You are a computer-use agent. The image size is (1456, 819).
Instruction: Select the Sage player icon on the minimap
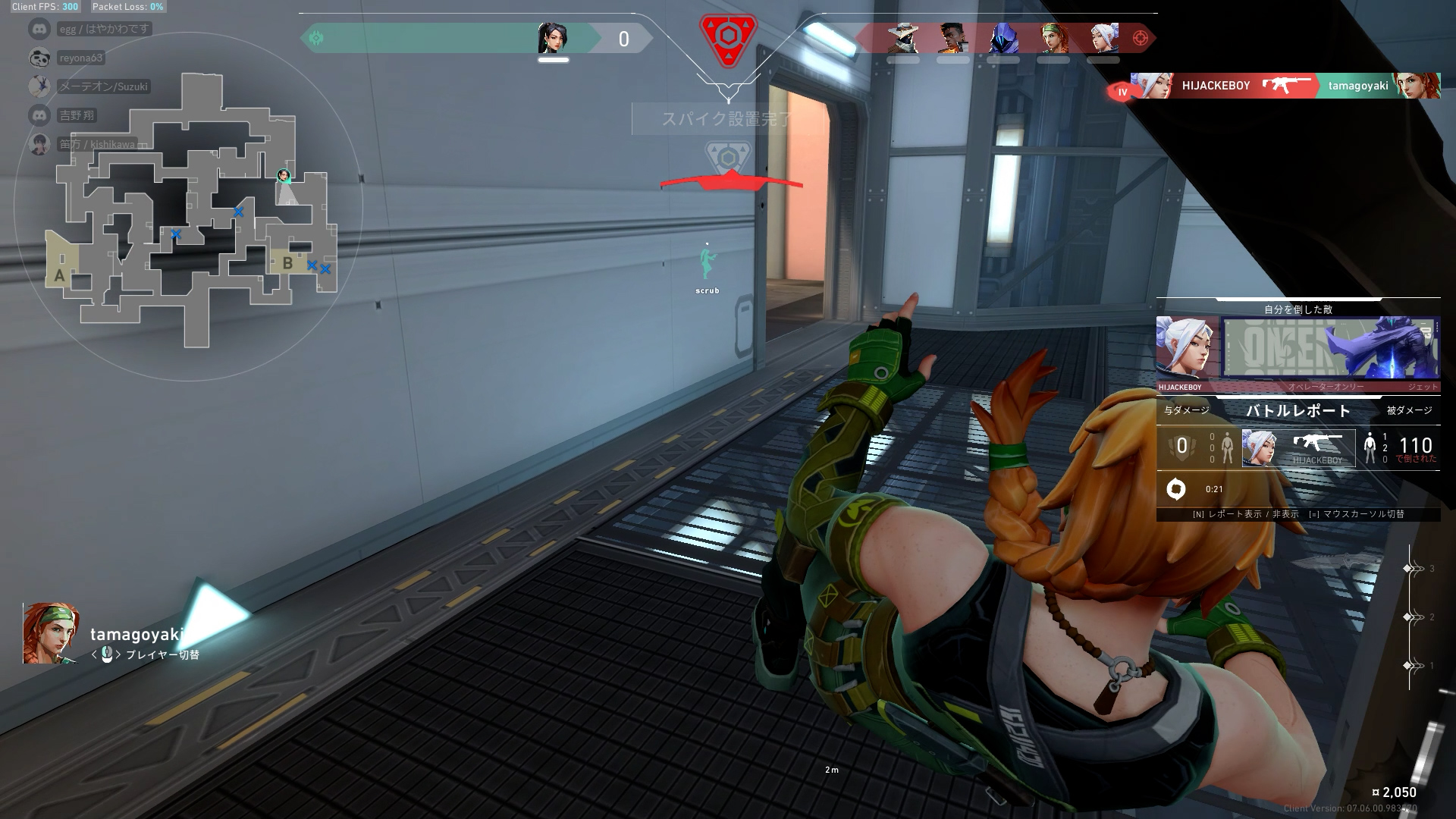pos(284,177)
